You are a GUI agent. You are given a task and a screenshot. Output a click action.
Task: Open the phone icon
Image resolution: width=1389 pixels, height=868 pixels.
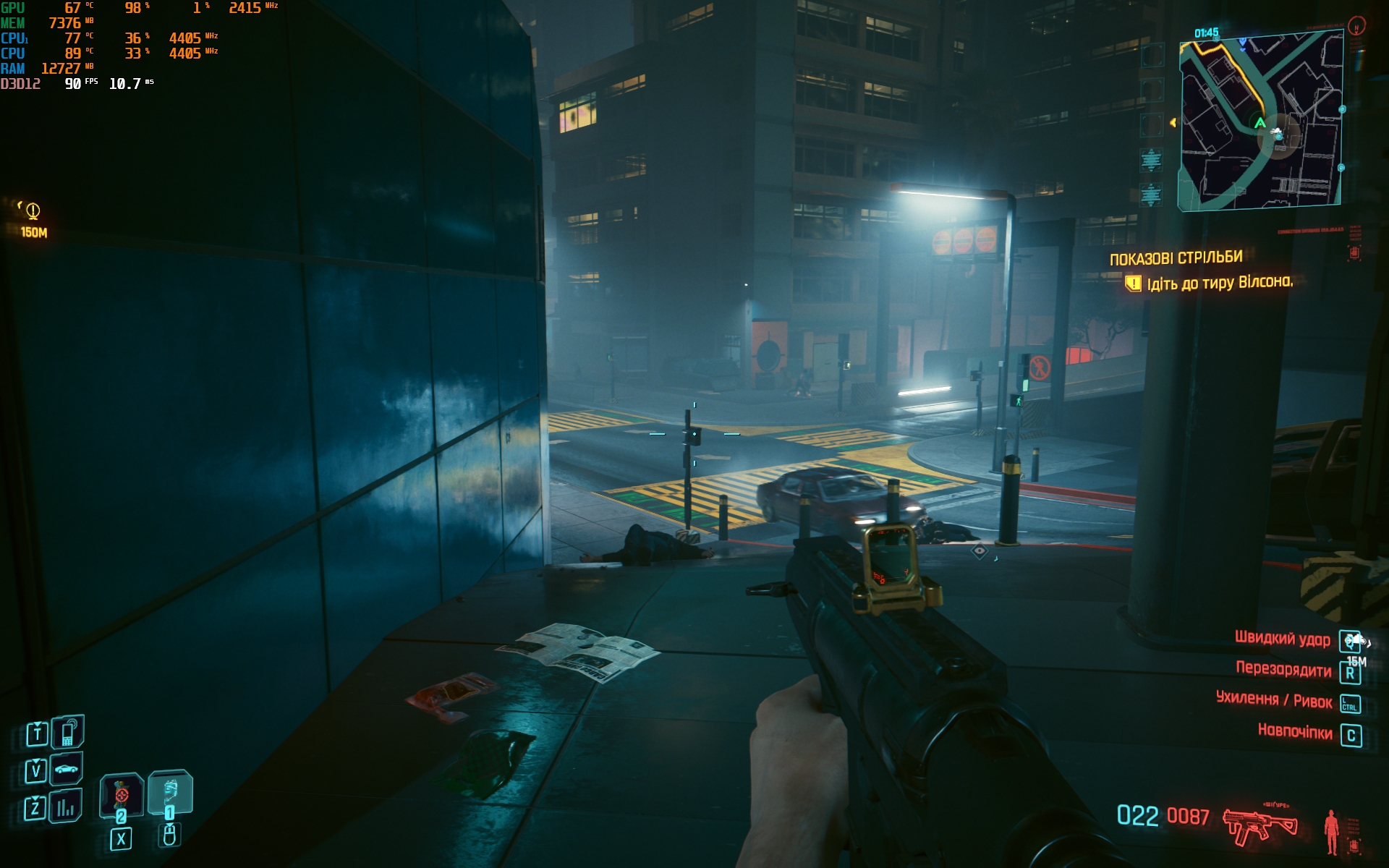coord(68,732)
